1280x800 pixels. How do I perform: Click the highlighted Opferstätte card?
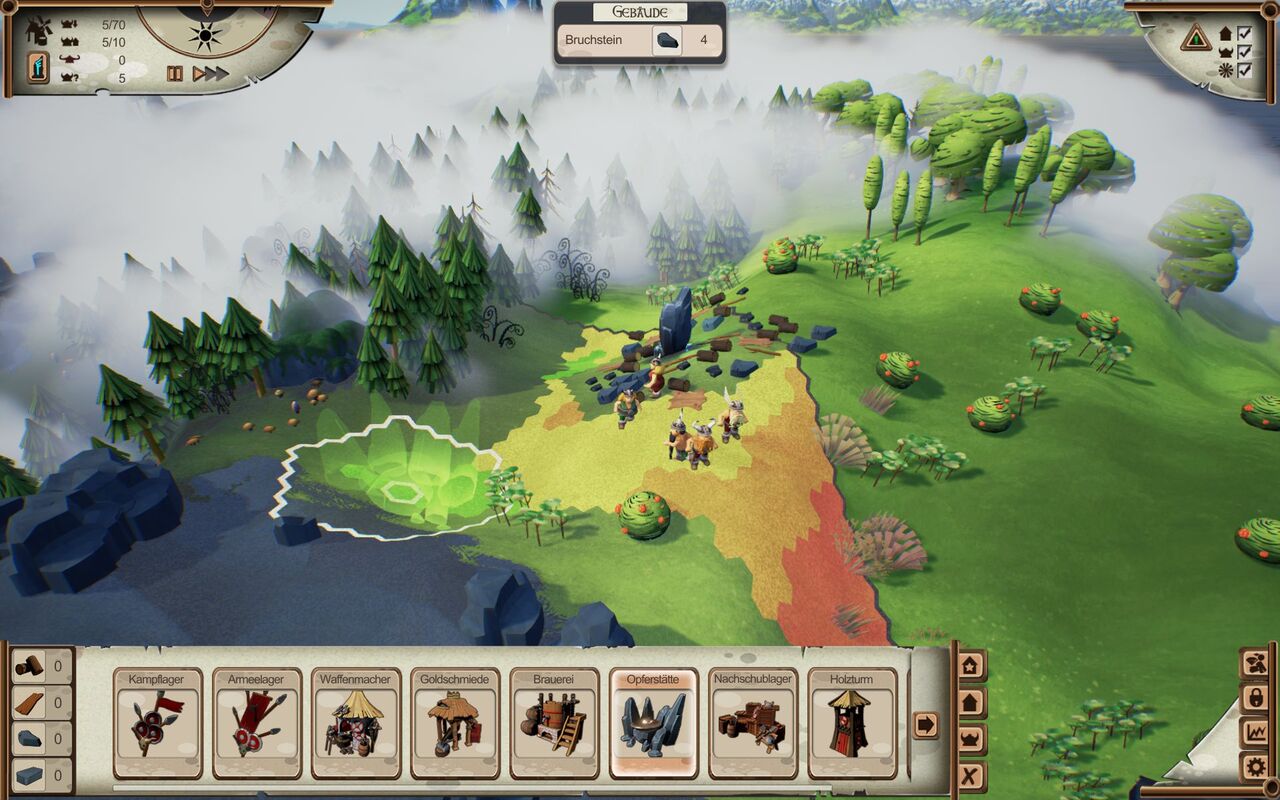(x=652, y=723)
